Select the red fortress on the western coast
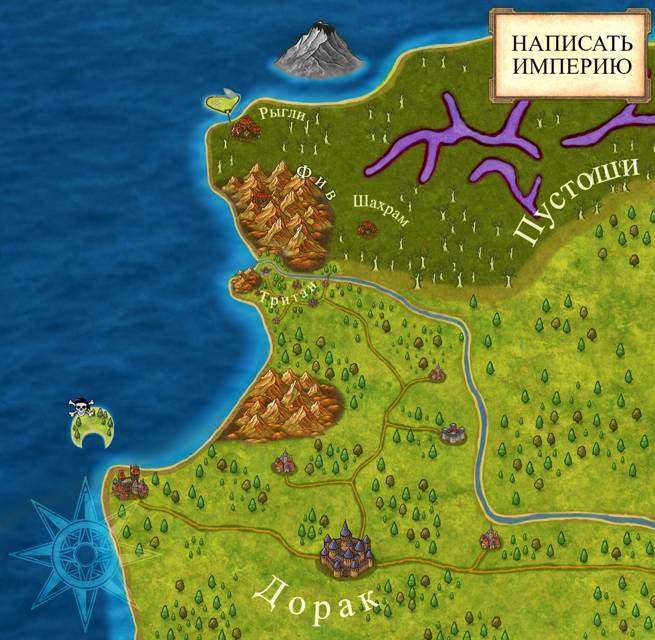 pyautogui.click(x=129, y=484)
